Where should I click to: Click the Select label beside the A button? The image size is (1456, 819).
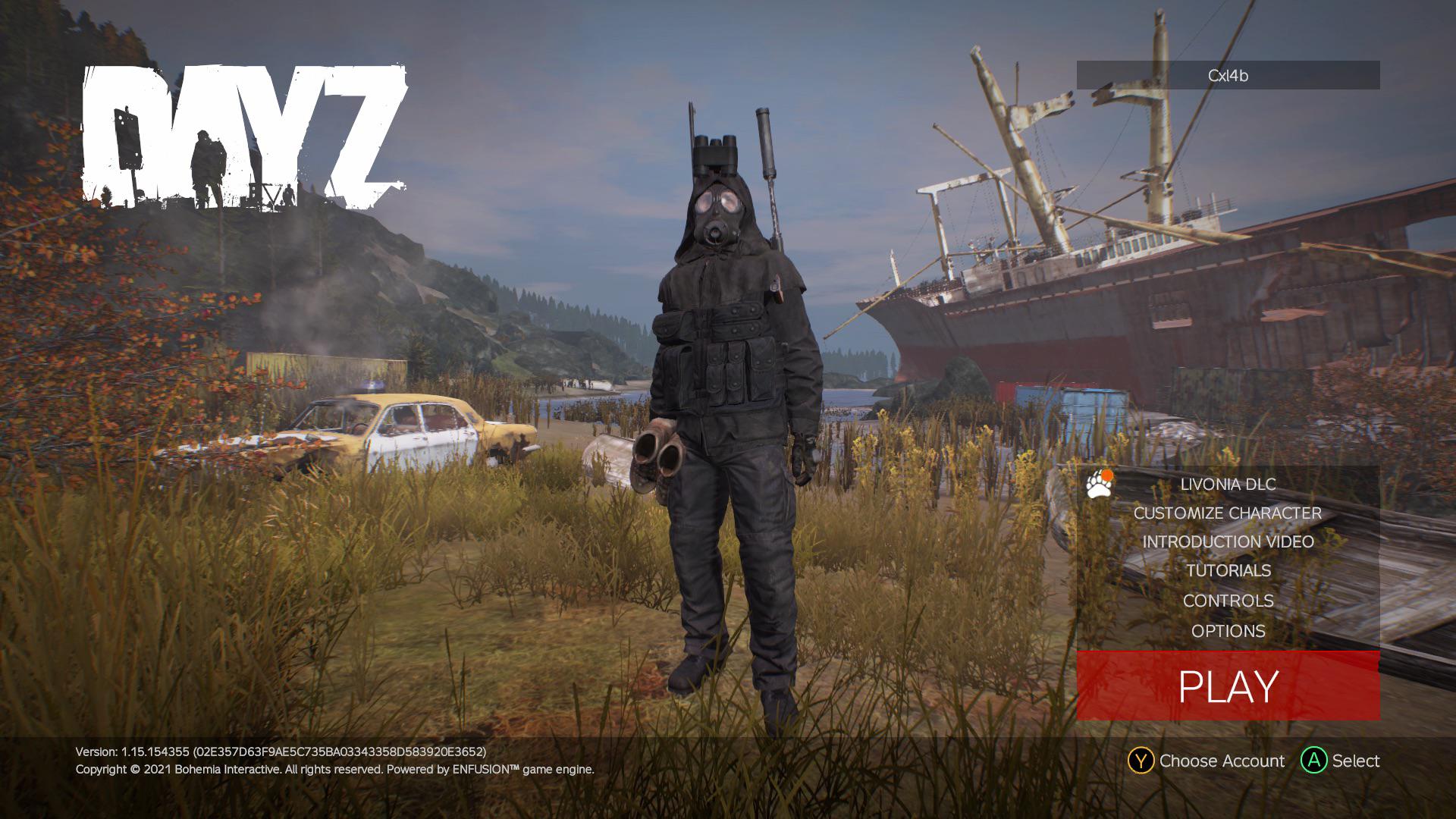[1357, 761]
